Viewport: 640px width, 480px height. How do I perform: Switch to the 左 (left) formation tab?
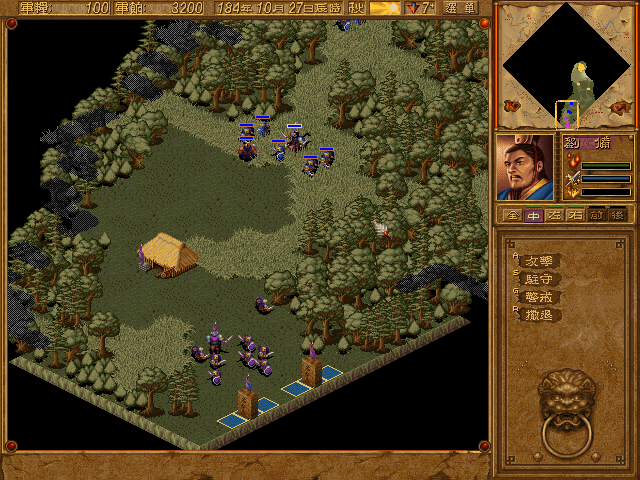(554, 214)
